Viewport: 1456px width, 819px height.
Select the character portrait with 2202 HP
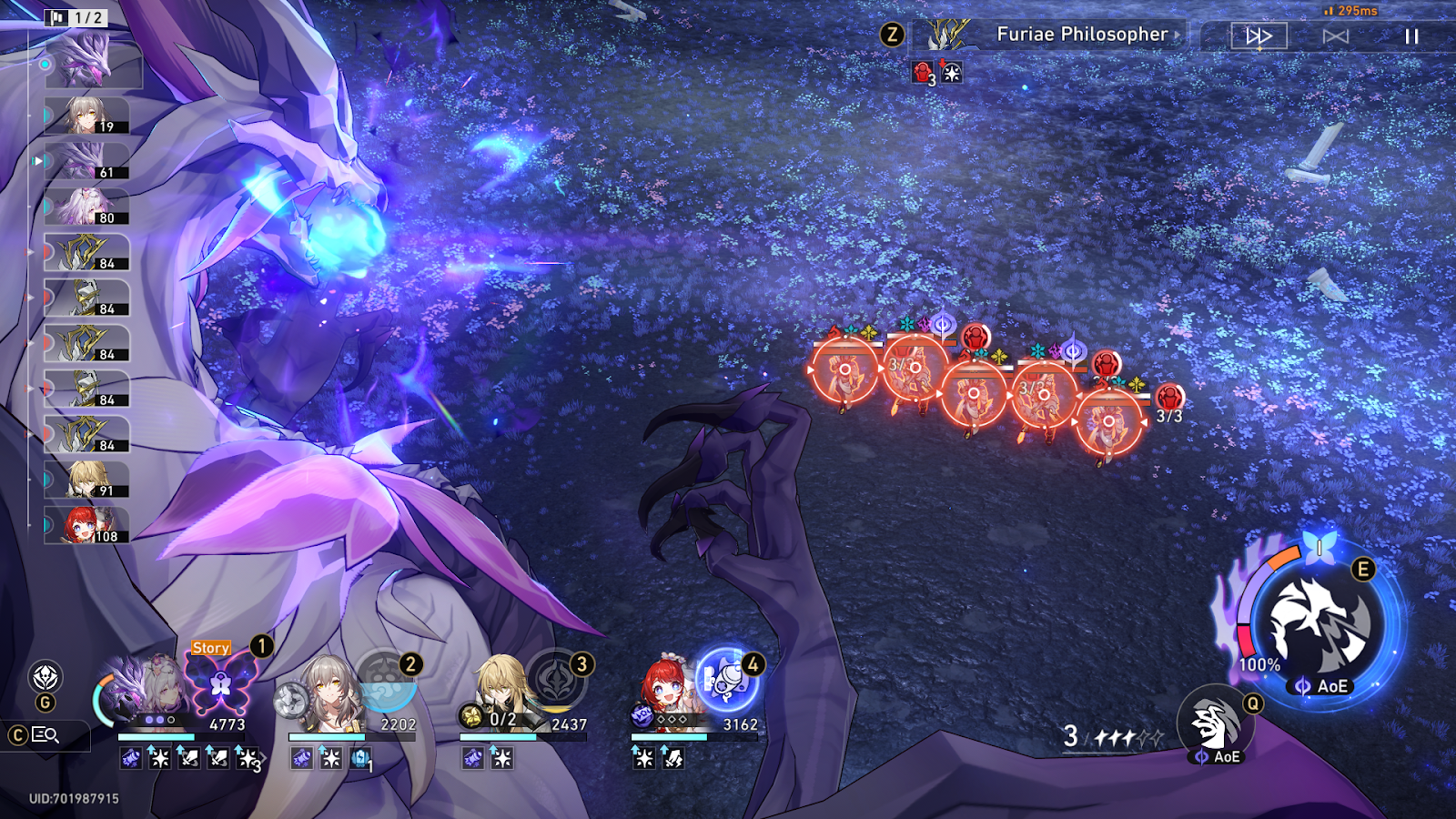tap(324, 696)
